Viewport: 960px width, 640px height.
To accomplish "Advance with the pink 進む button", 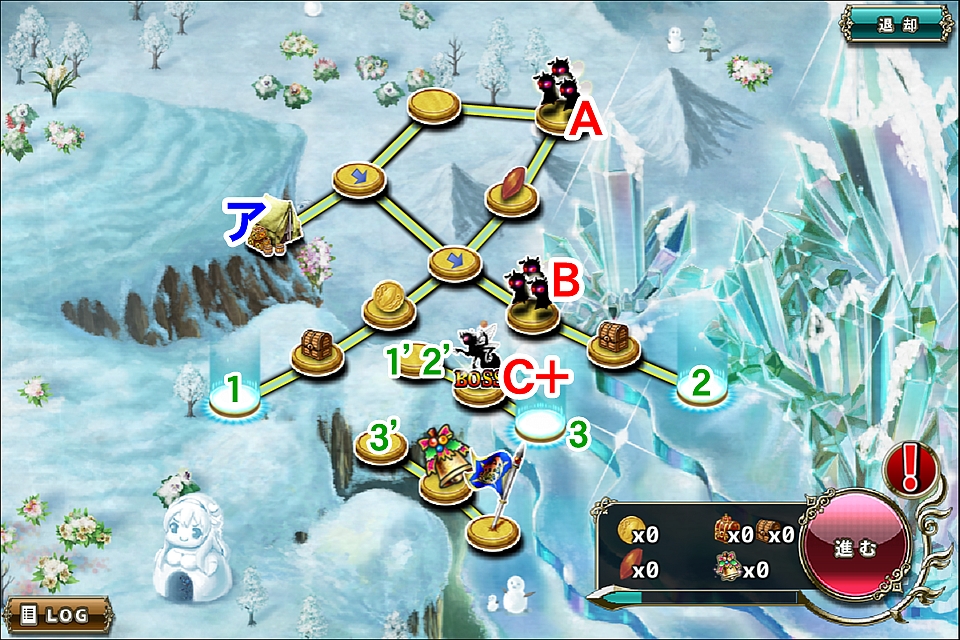I will point(855,550).
